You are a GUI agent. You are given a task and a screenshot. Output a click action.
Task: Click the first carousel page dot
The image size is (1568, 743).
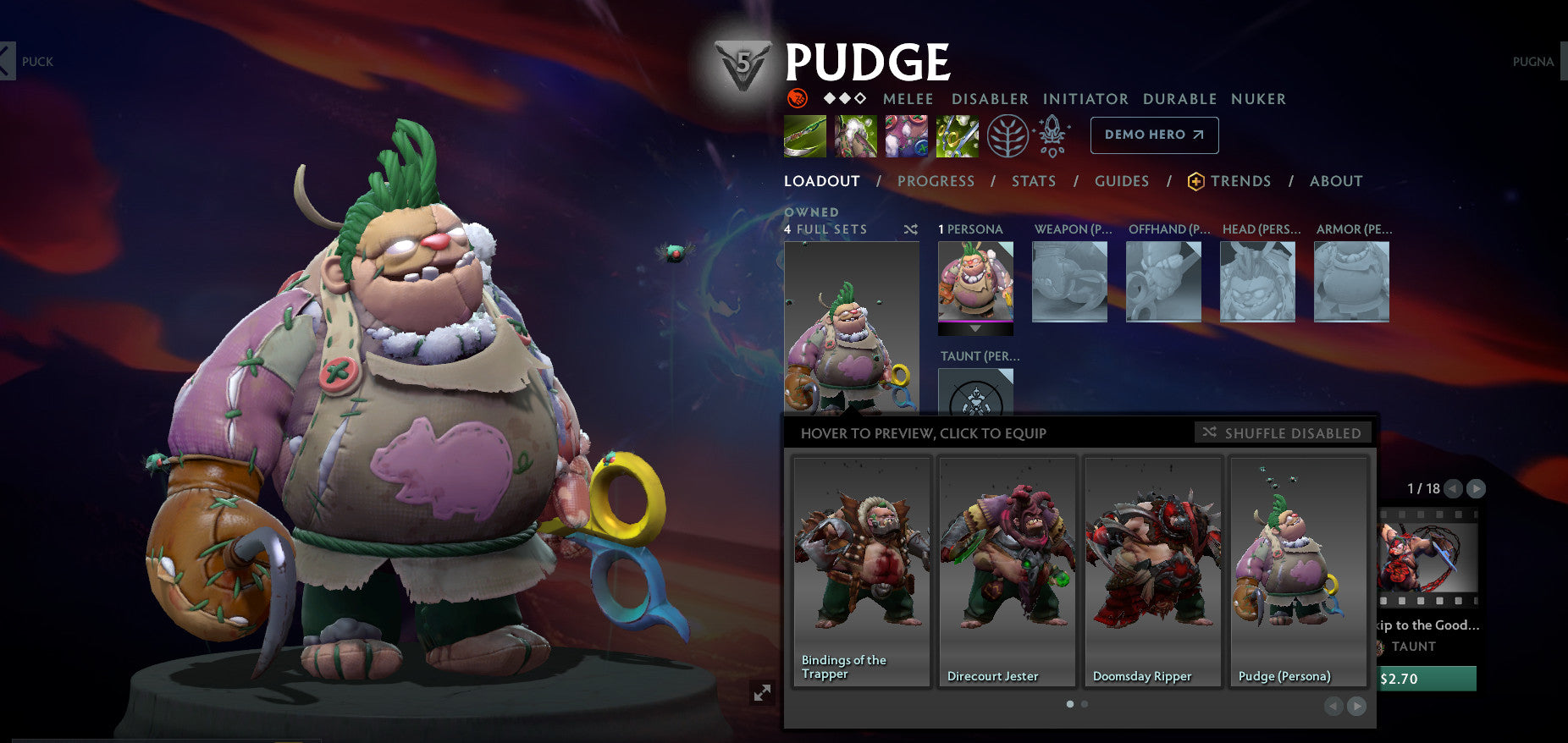(1068, 704)
